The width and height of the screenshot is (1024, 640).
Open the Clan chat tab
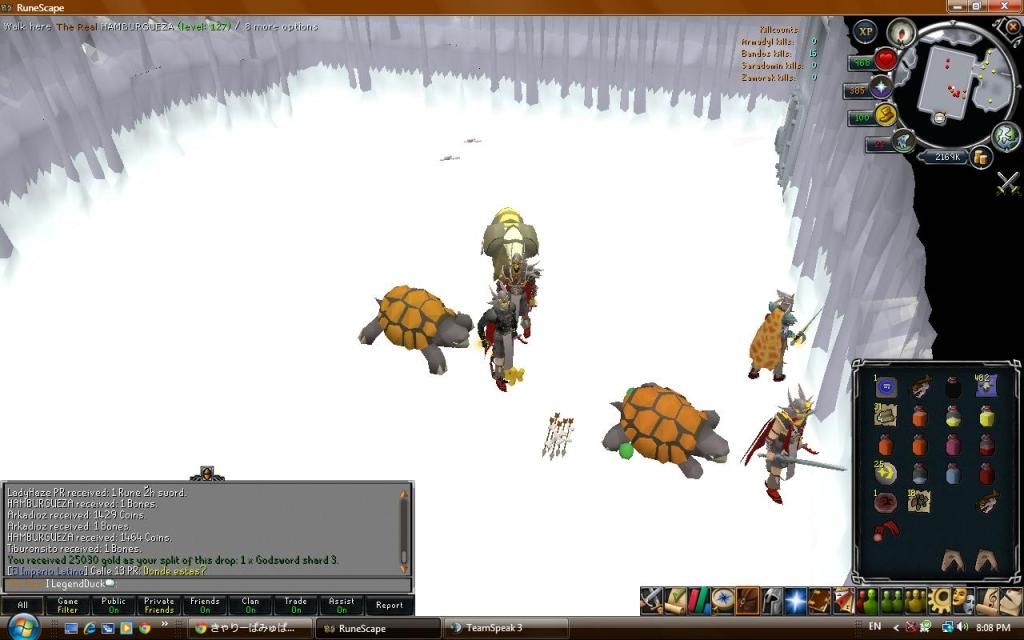(251, 605)
